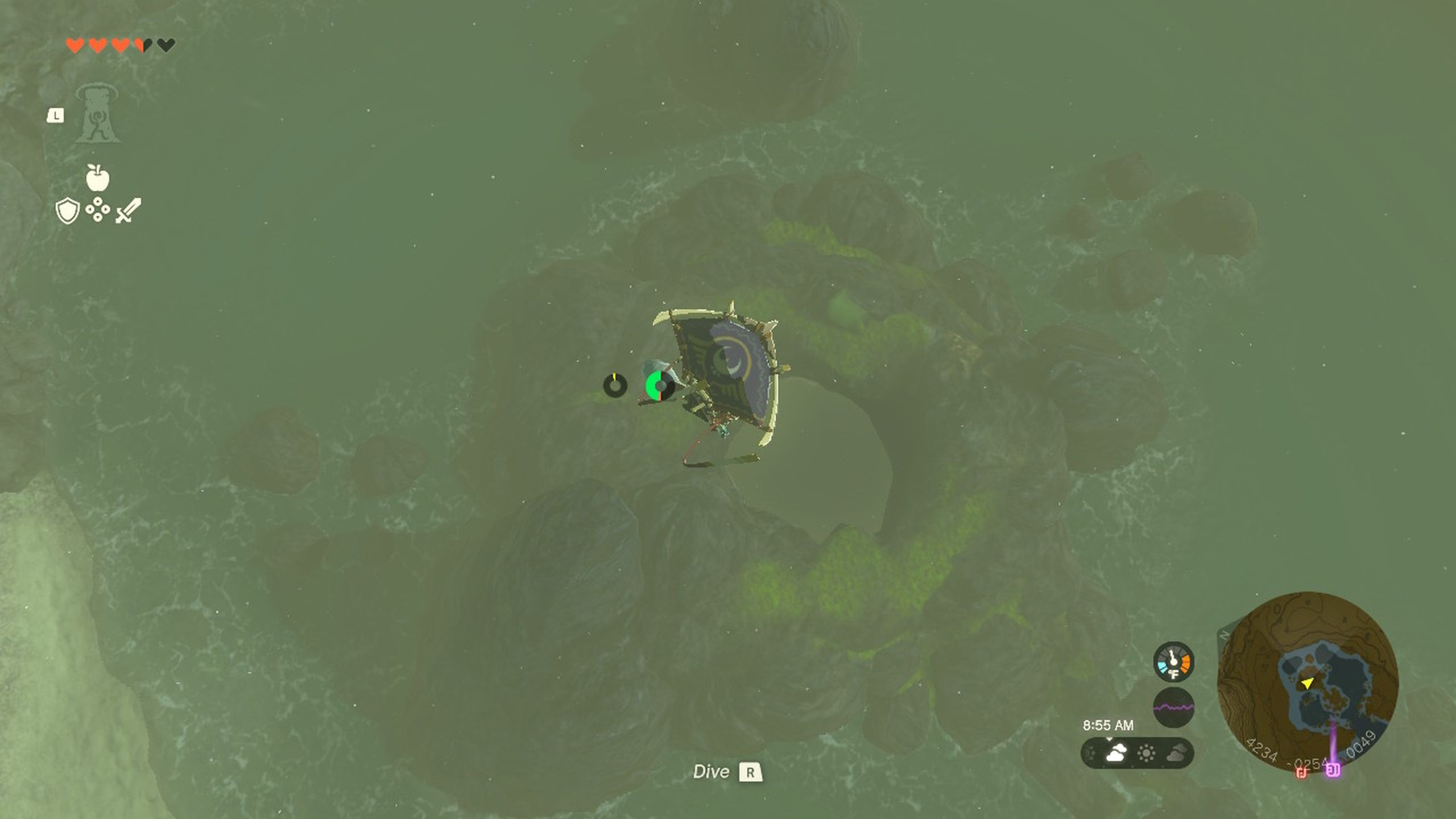Select the overcast forecast icon
The height and width of the screenshot is (819, 1456).
(1174, 754)
